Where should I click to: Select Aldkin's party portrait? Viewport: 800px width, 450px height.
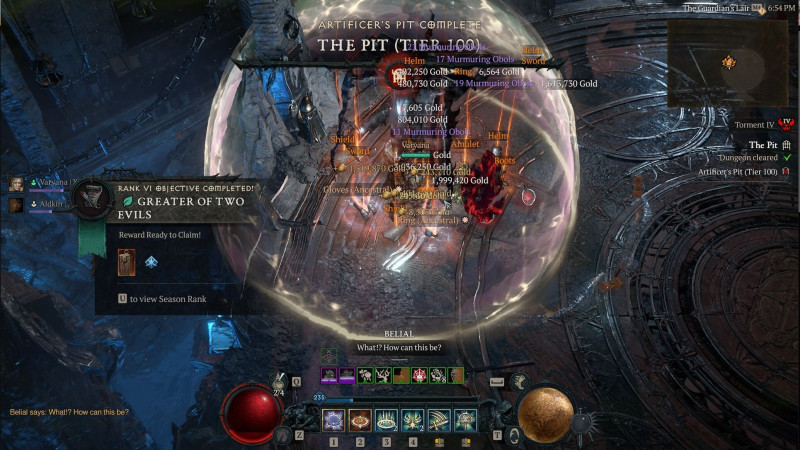17,205
